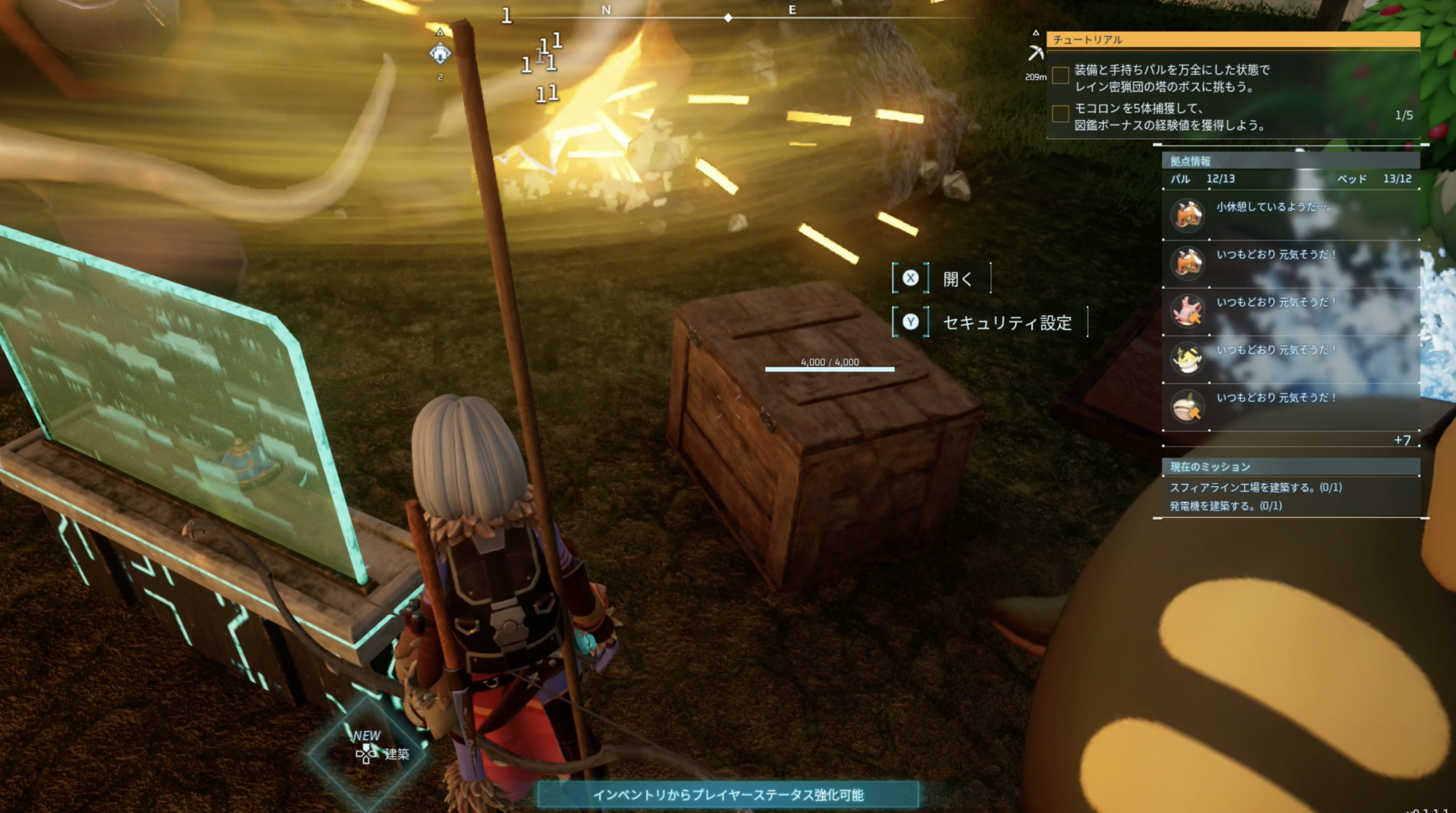
Task: Click the compass bar's diamond heading marker
Action: tap(728, 17)
